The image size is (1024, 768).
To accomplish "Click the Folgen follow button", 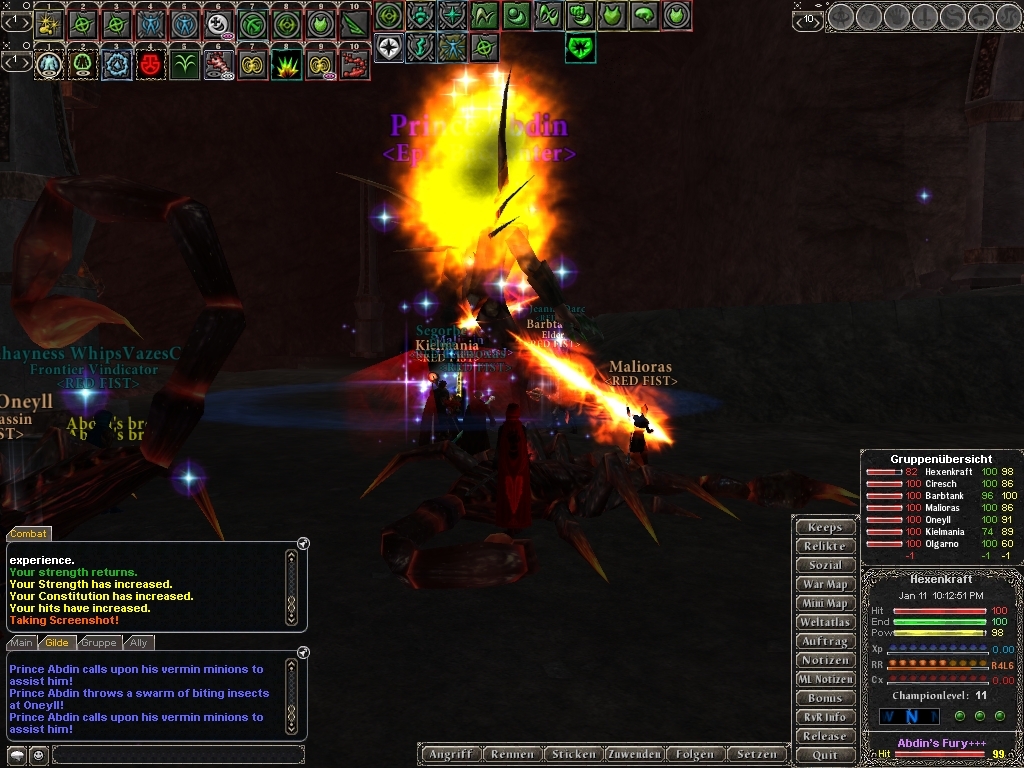I will pos(694,754).
